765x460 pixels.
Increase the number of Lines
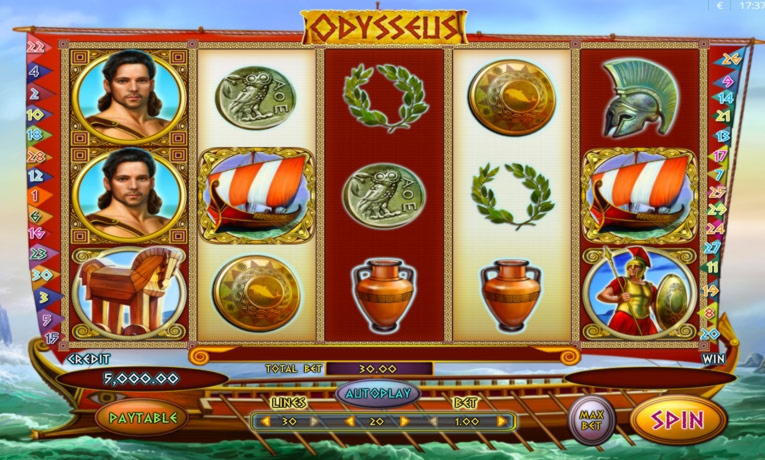tap(316, 423)
